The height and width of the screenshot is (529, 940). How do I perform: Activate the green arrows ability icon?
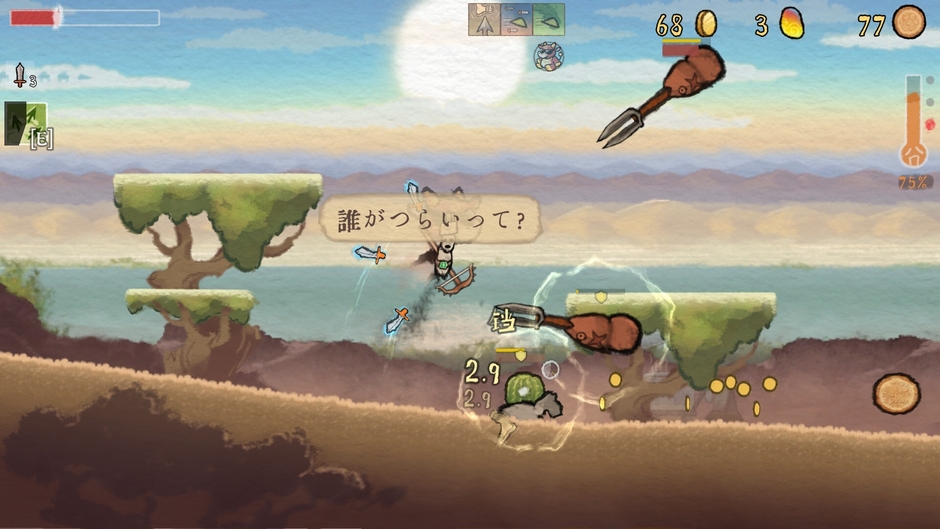click(x=24, y=123)
